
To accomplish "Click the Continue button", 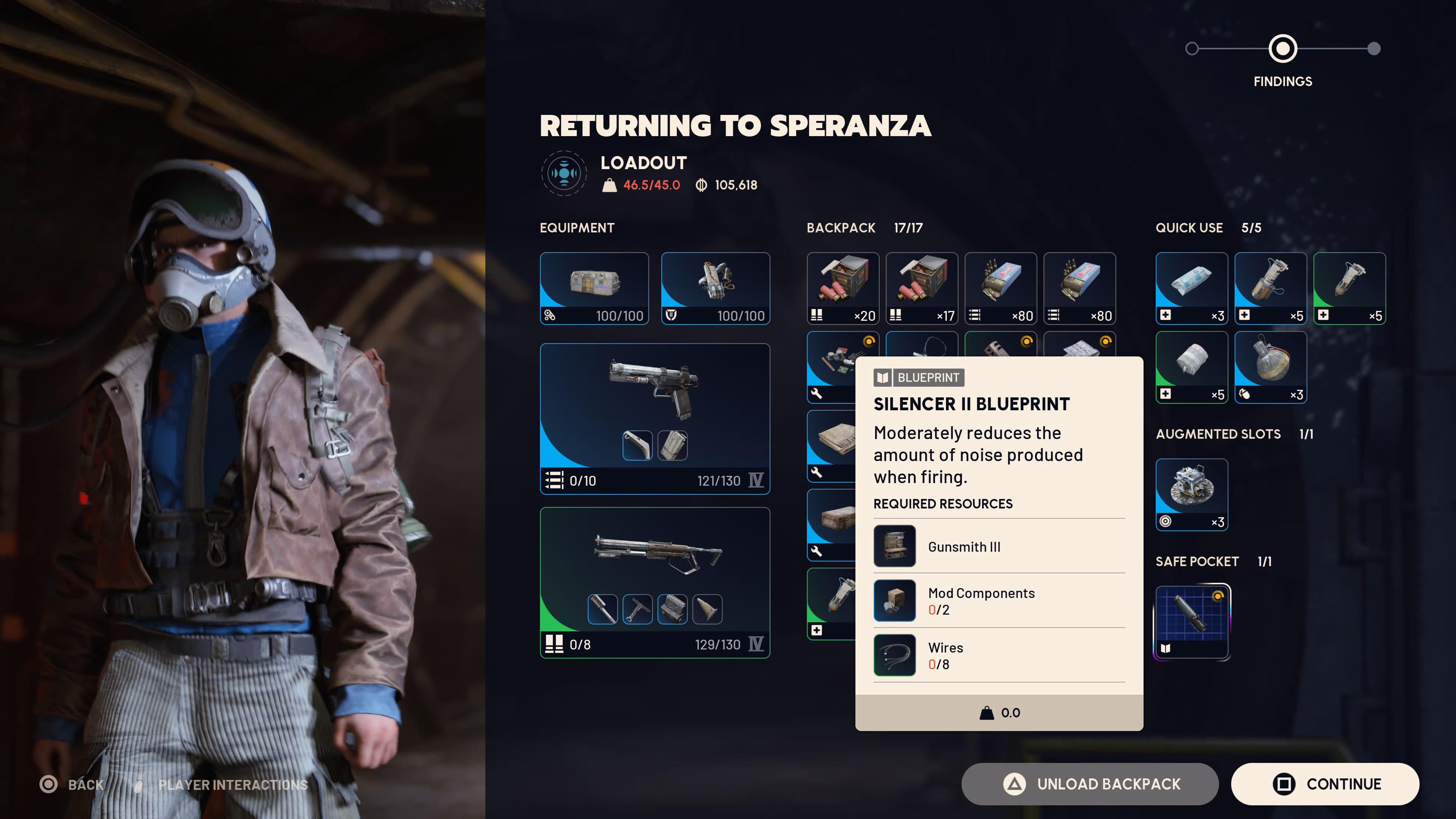I will click(1324, 784).
